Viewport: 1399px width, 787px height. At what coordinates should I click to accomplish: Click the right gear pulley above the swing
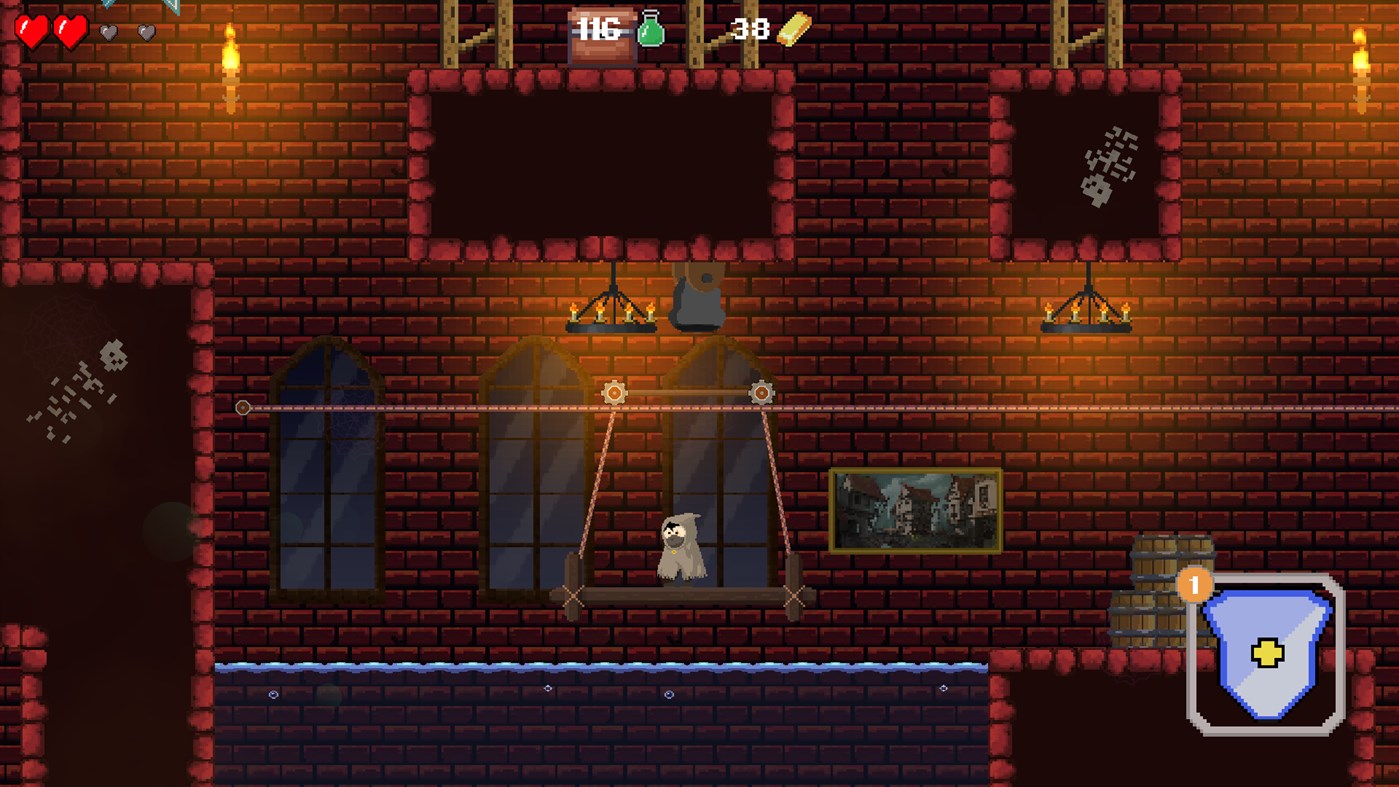point(763,393)
